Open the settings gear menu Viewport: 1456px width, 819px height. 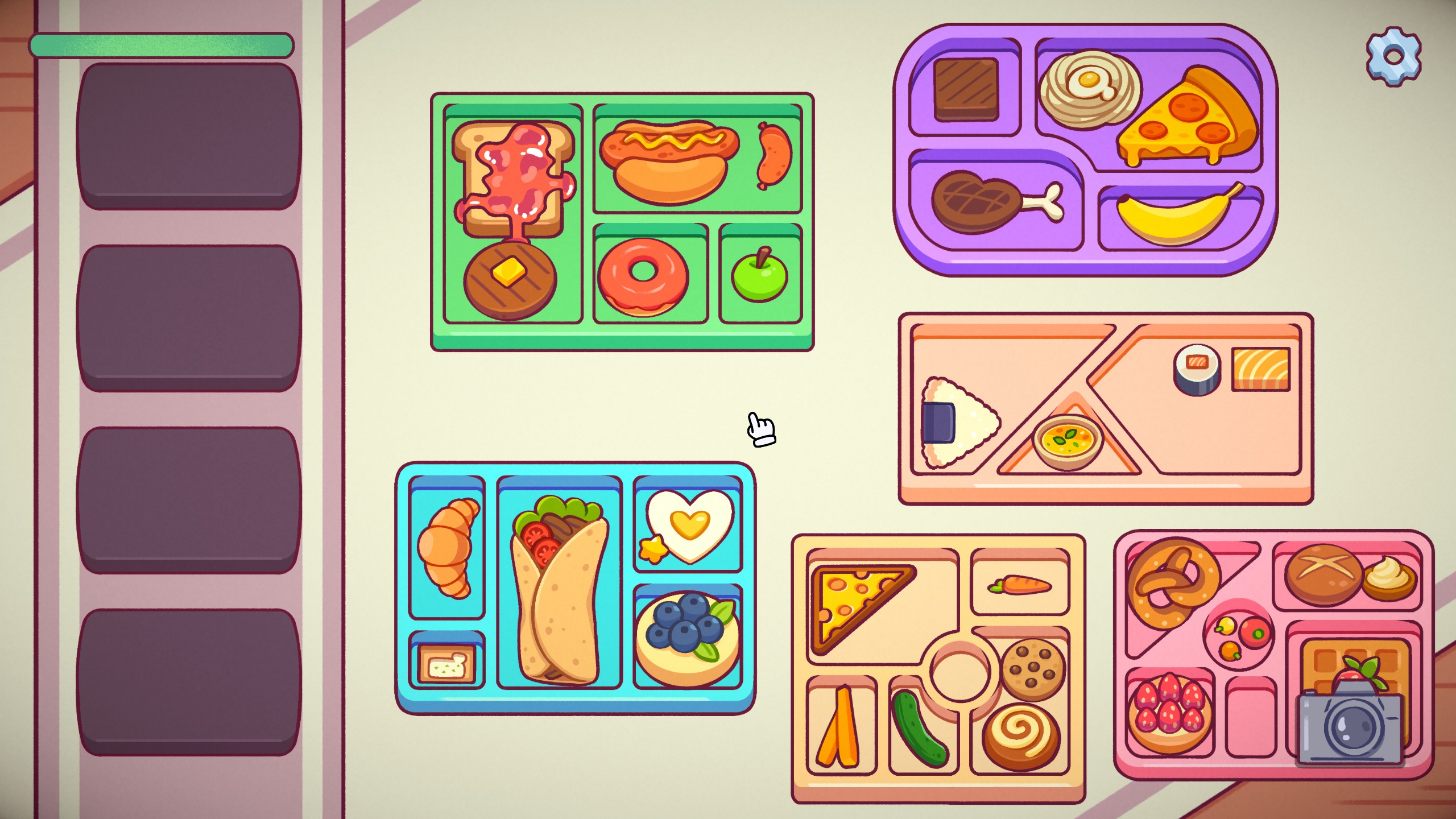(1393, 56)
